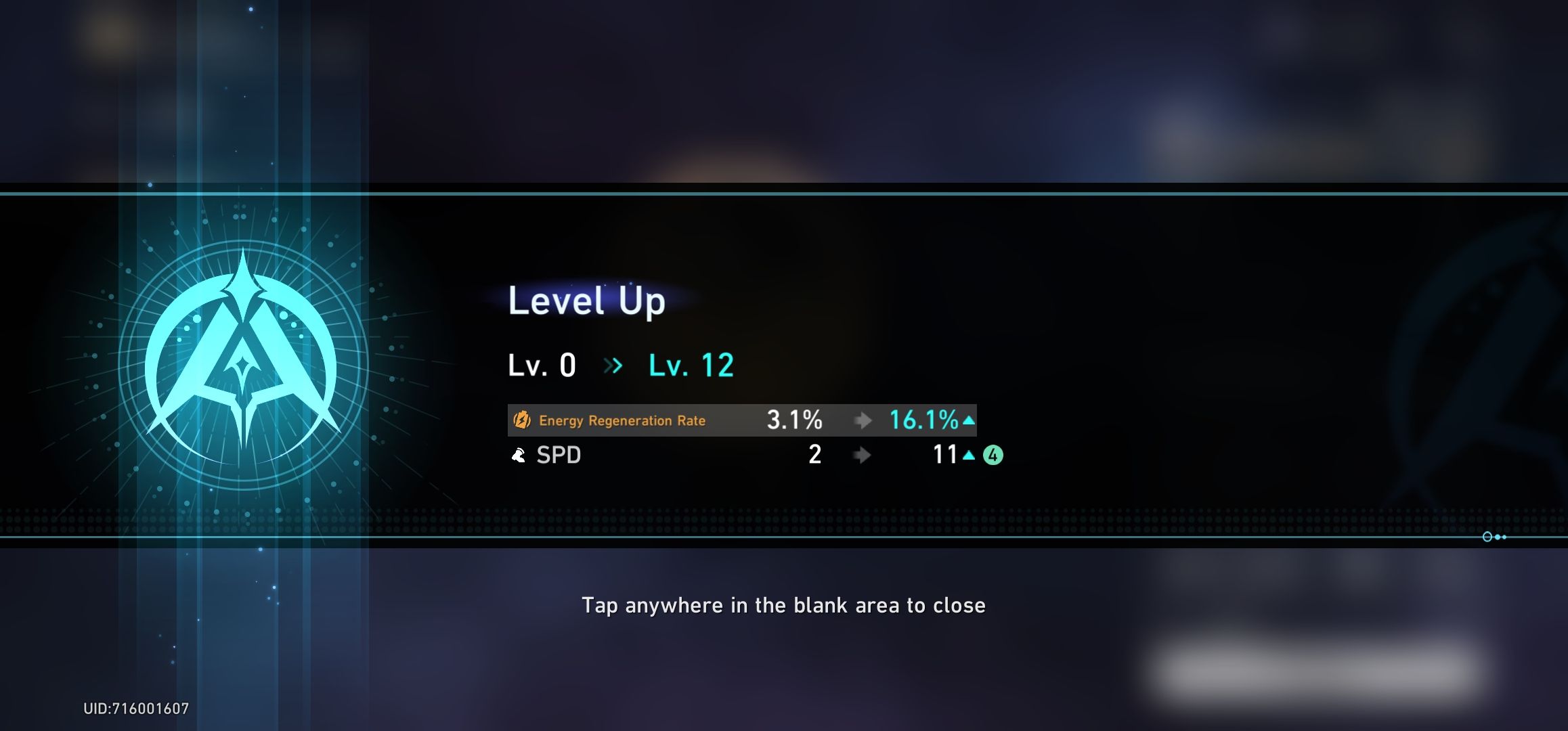Click the Energy Regeneration Rate lightning icon
This screenshot has width=1568, height=731.
[521, 420]
